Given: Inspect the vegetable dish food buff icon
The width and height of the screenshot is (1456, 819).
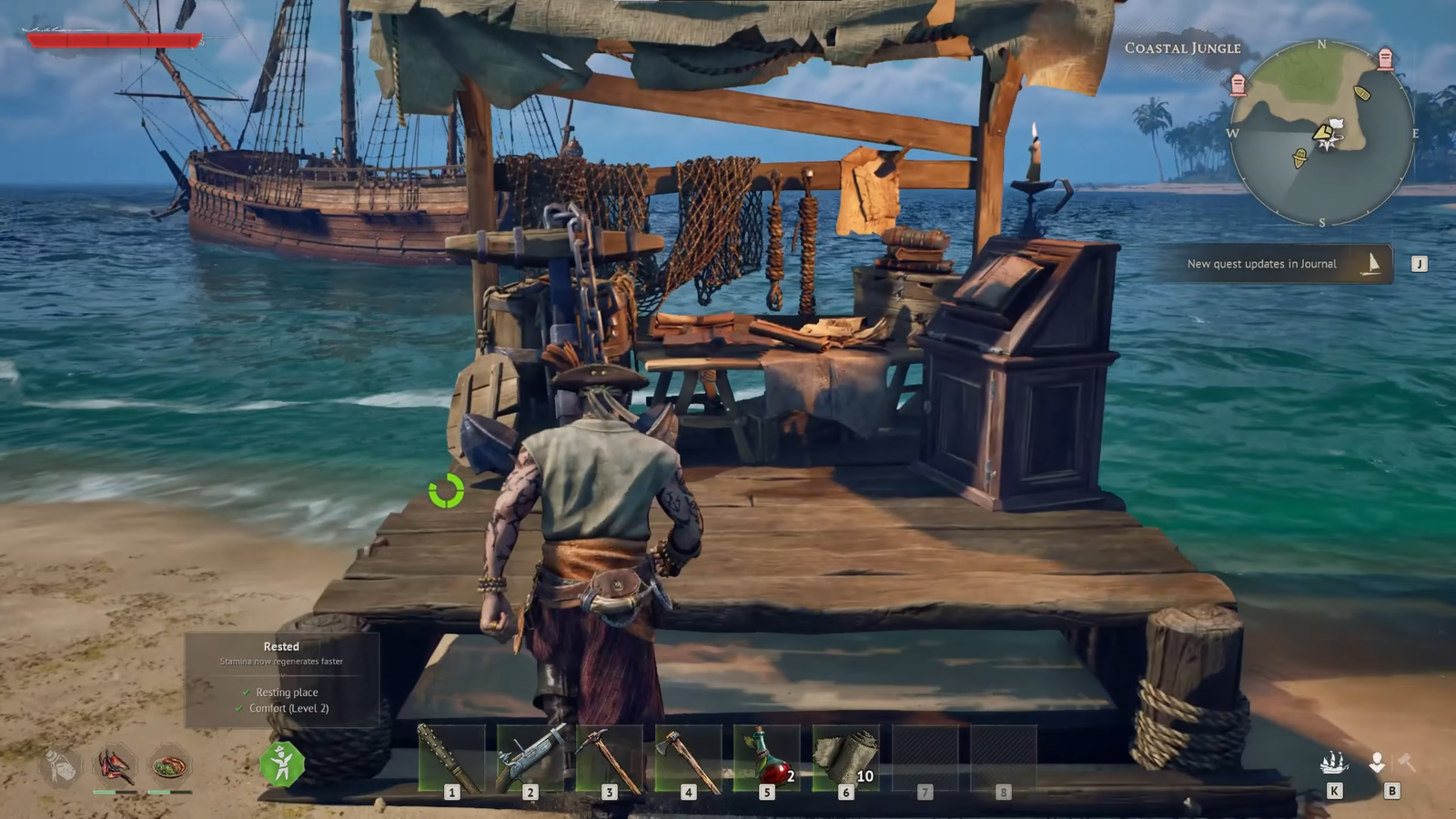Looking at the screenshot, I should 169,766.
